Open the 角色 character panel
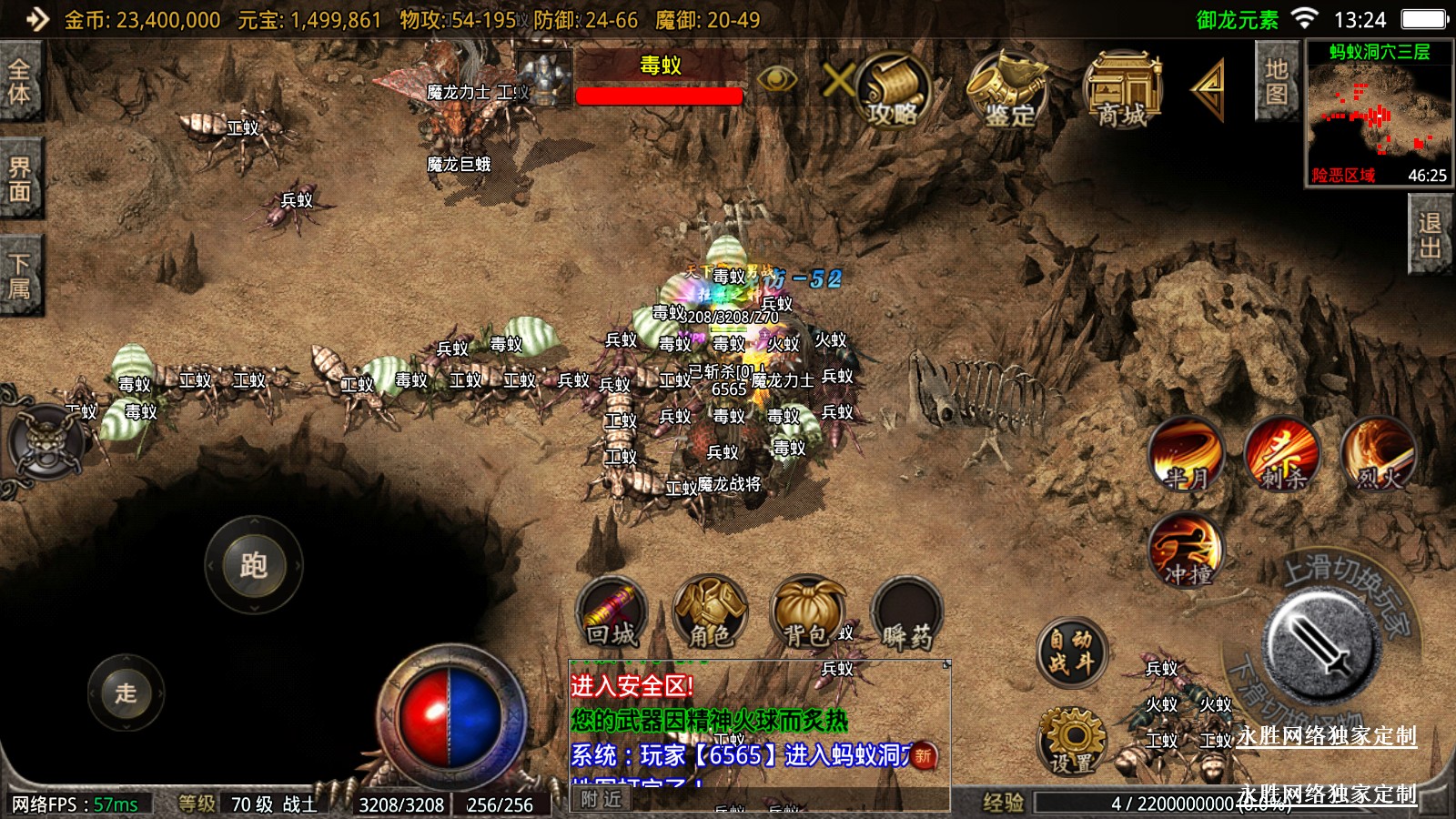 pyautogui.click(x=710, y=612)
